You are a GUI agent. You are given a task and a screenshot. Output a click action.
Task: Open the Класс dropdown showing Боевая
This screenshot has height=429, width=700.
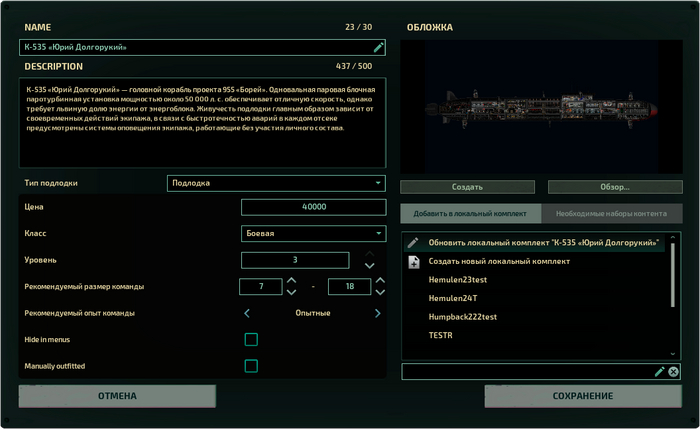313,233
